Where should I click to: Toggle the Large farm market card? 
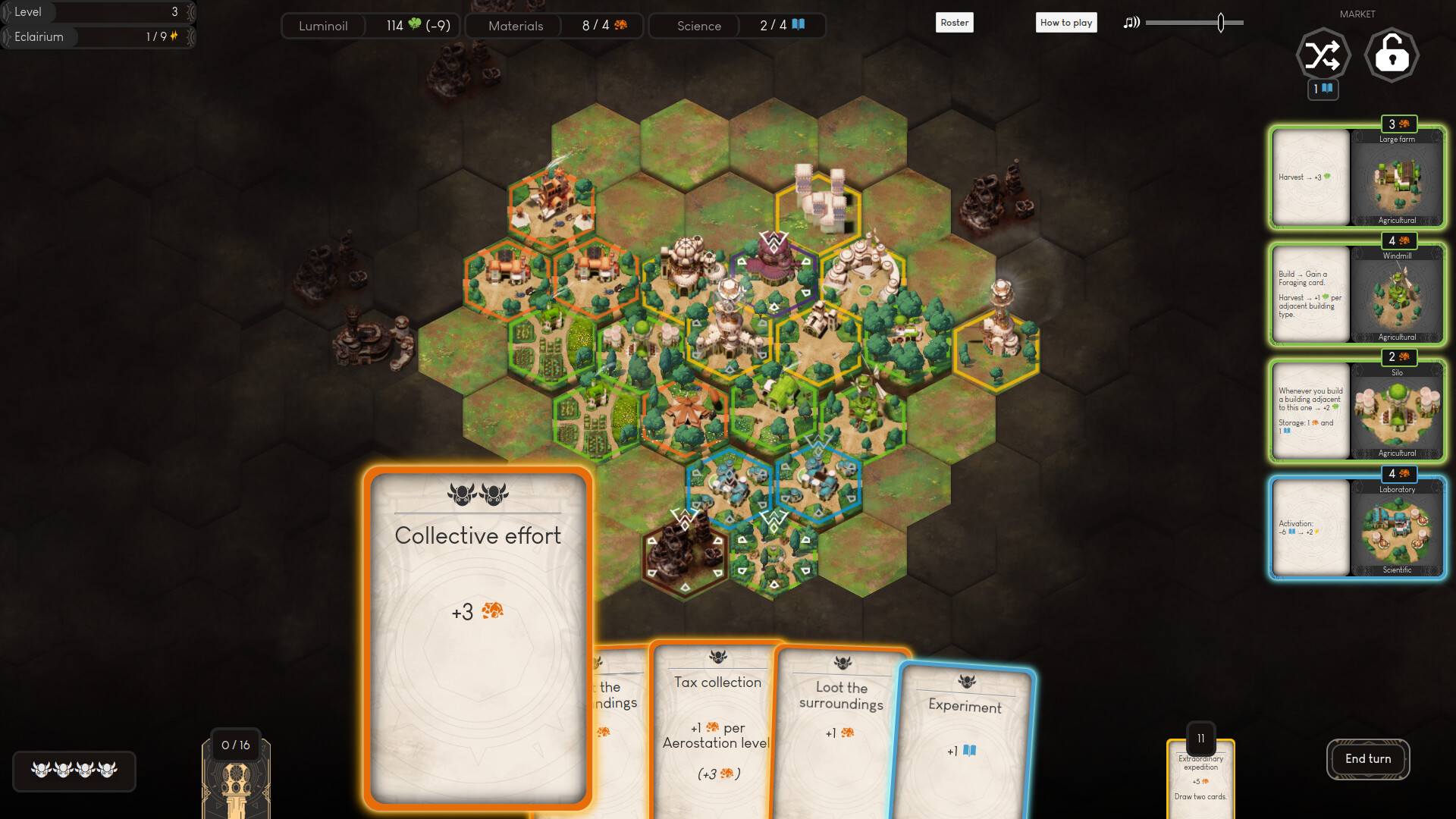point(1357,177)
